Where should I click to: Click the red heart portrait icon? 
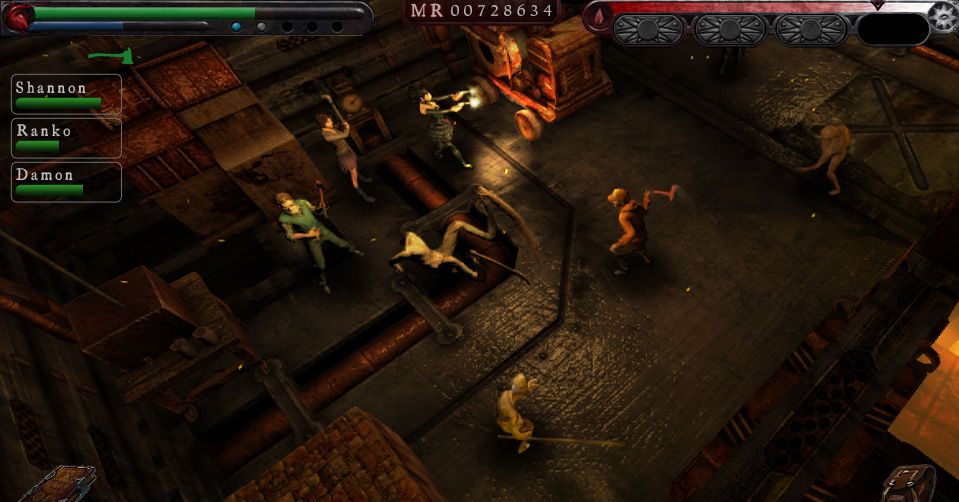pyautogui.click(x=19, y=16)
